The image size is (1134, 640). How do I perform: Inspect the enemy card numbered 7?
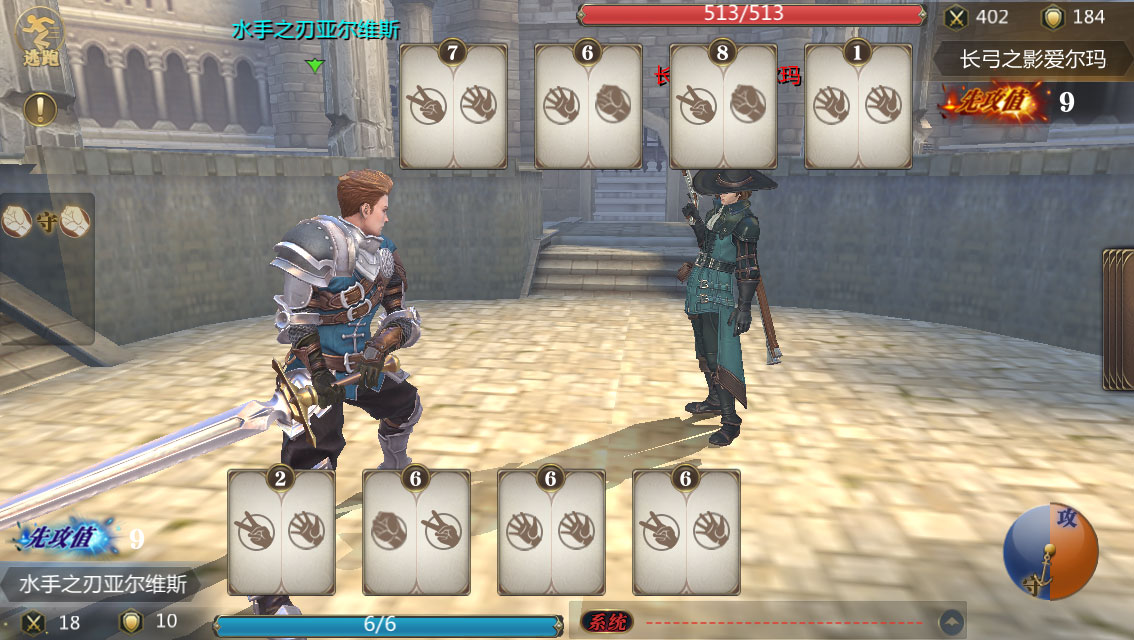coord(453,106)
